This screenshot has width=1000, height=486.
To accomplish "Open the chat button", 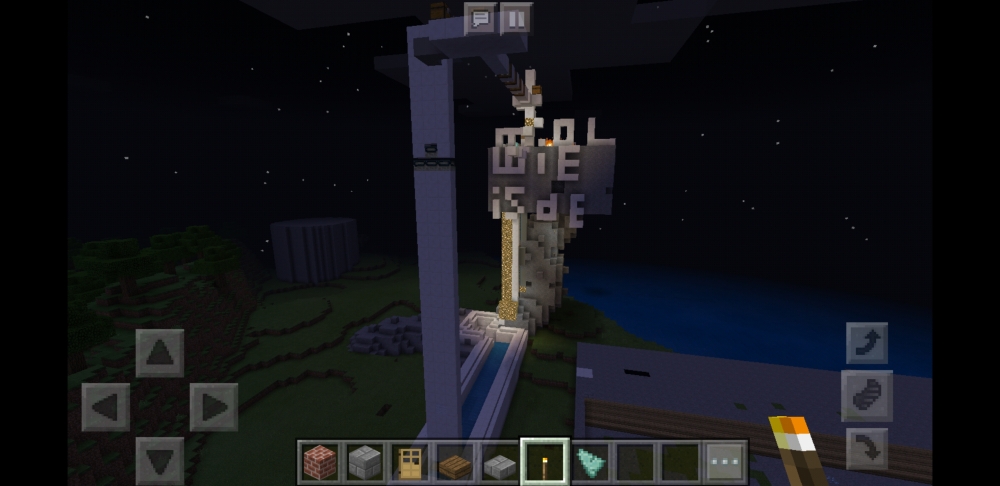I will pos(480,18).
